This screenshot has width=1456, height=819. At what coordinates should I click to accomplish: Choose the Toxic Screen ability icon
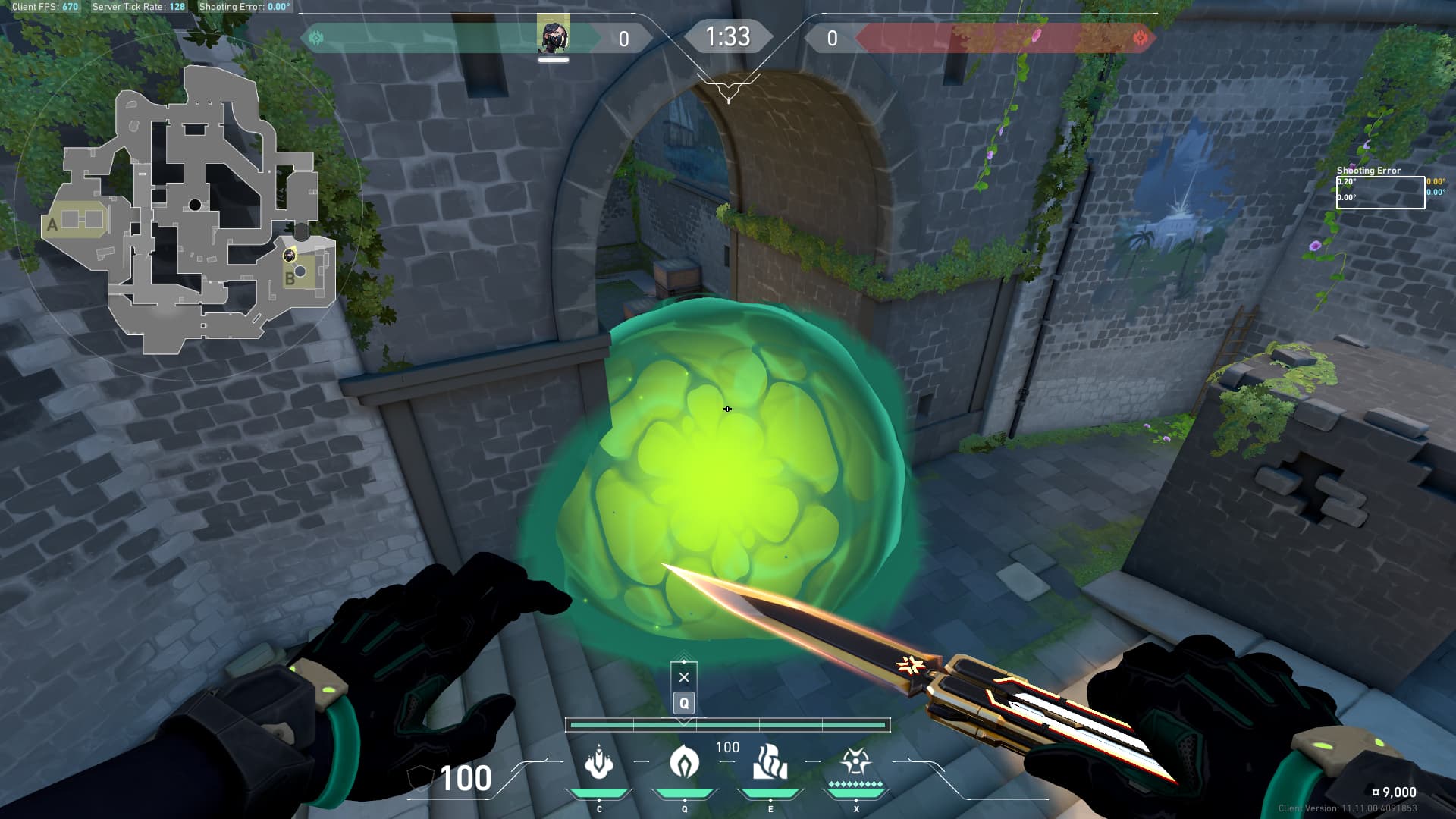click(x=770, y=763)
